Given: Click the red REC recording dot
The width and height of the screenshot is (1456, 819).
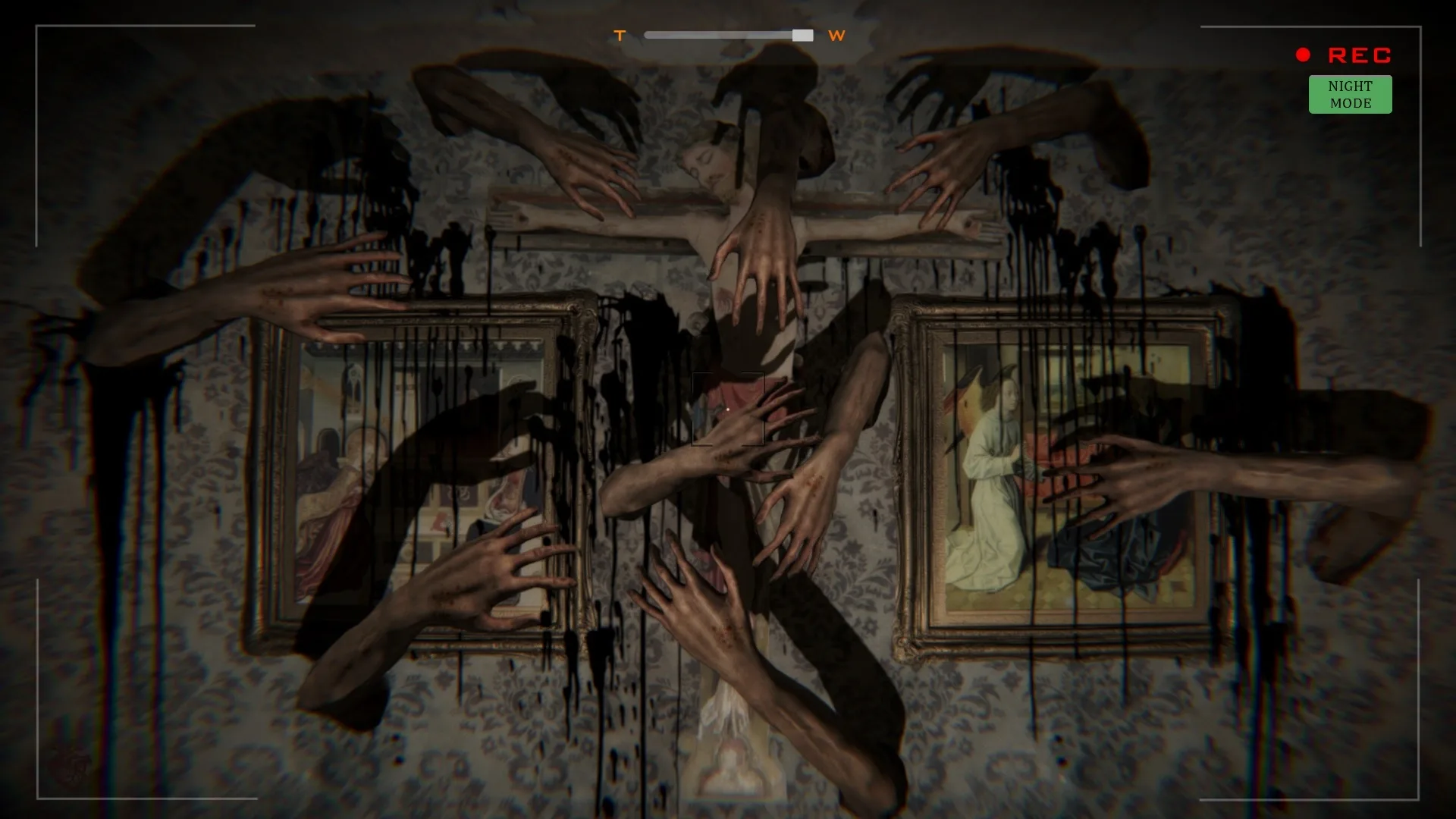Looking at the screenshot, I should pos(1303,53).
